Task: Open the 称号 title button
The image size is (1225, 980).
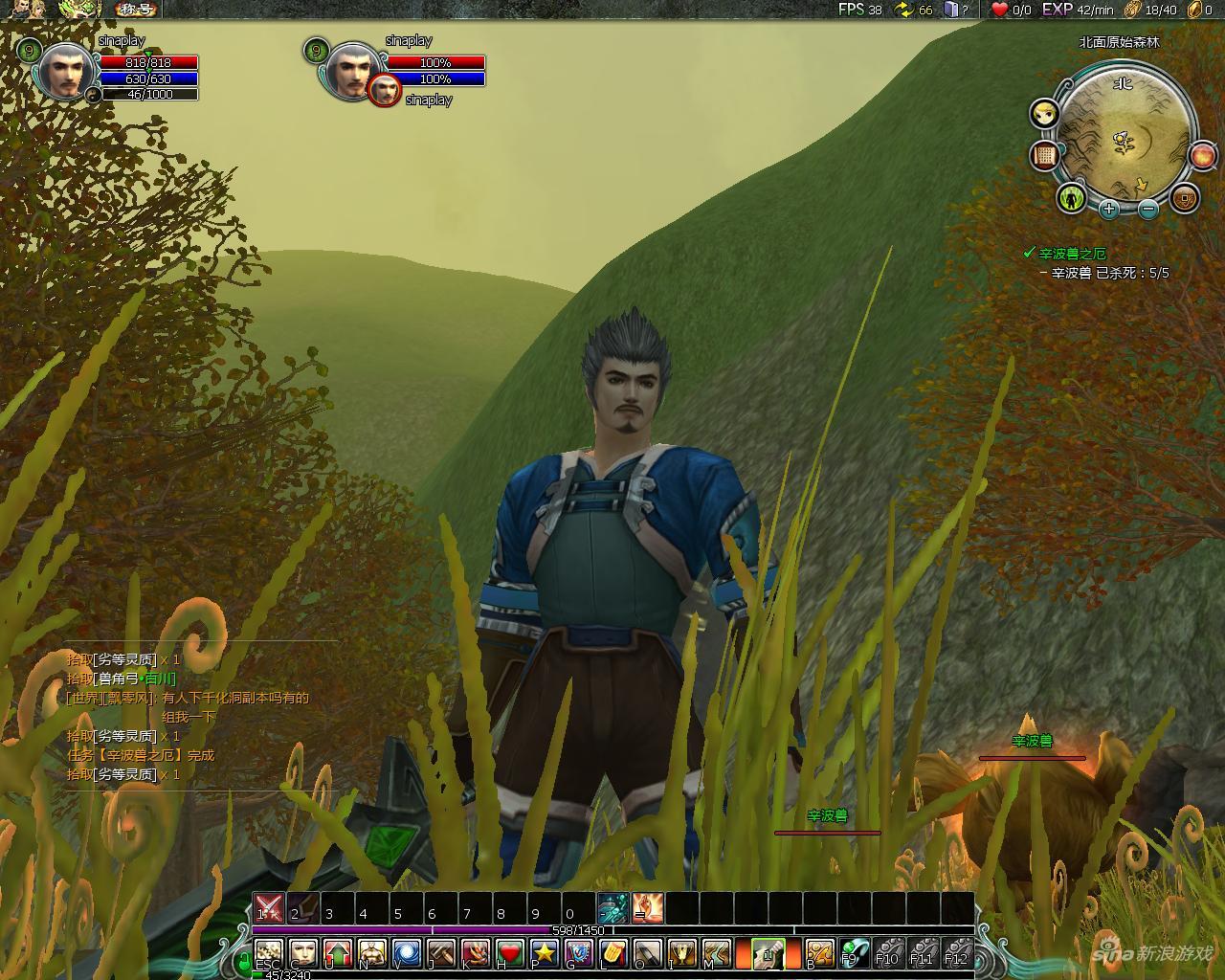Action: pos(137,10)
